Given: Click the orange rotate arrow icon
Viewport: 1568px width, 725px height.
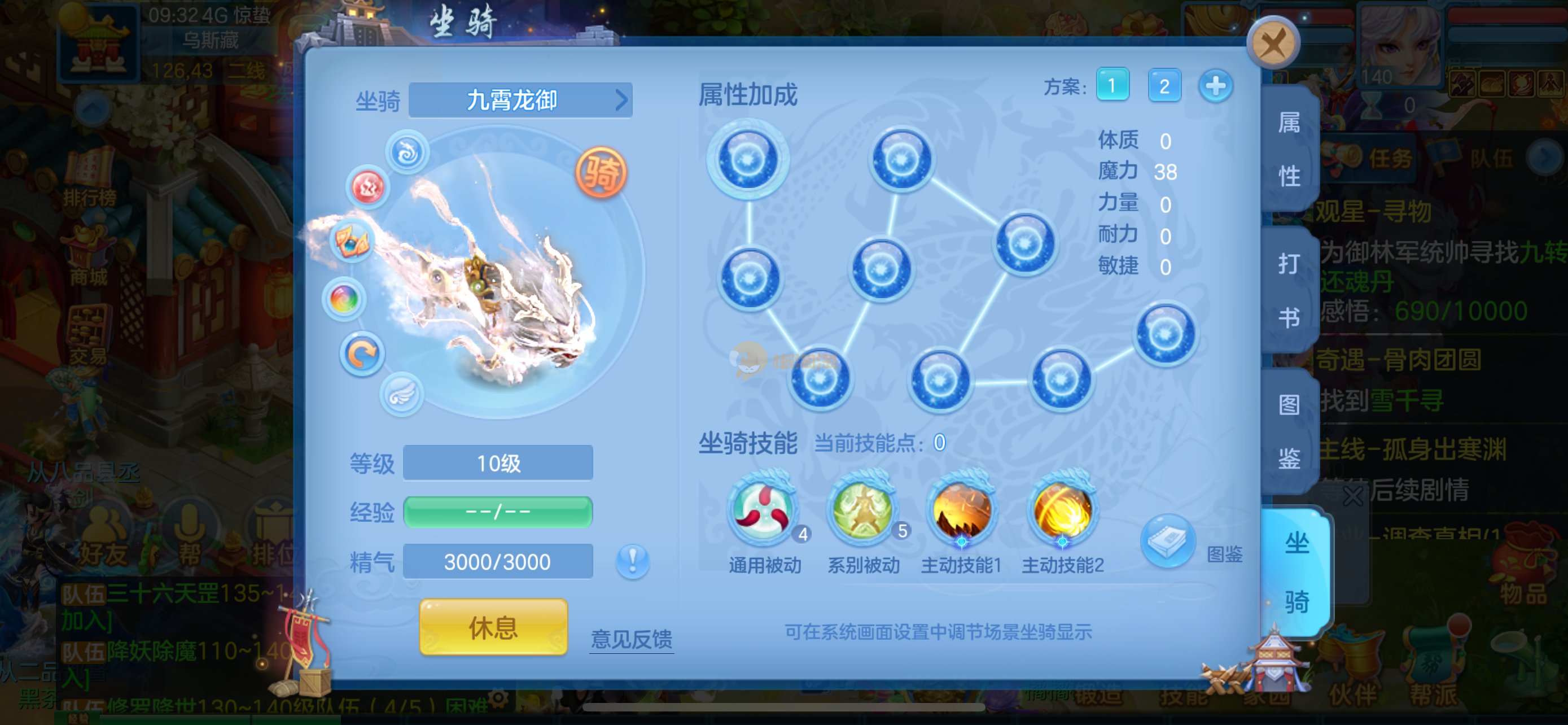Looking at the screenshot, I should coord(362,354).
